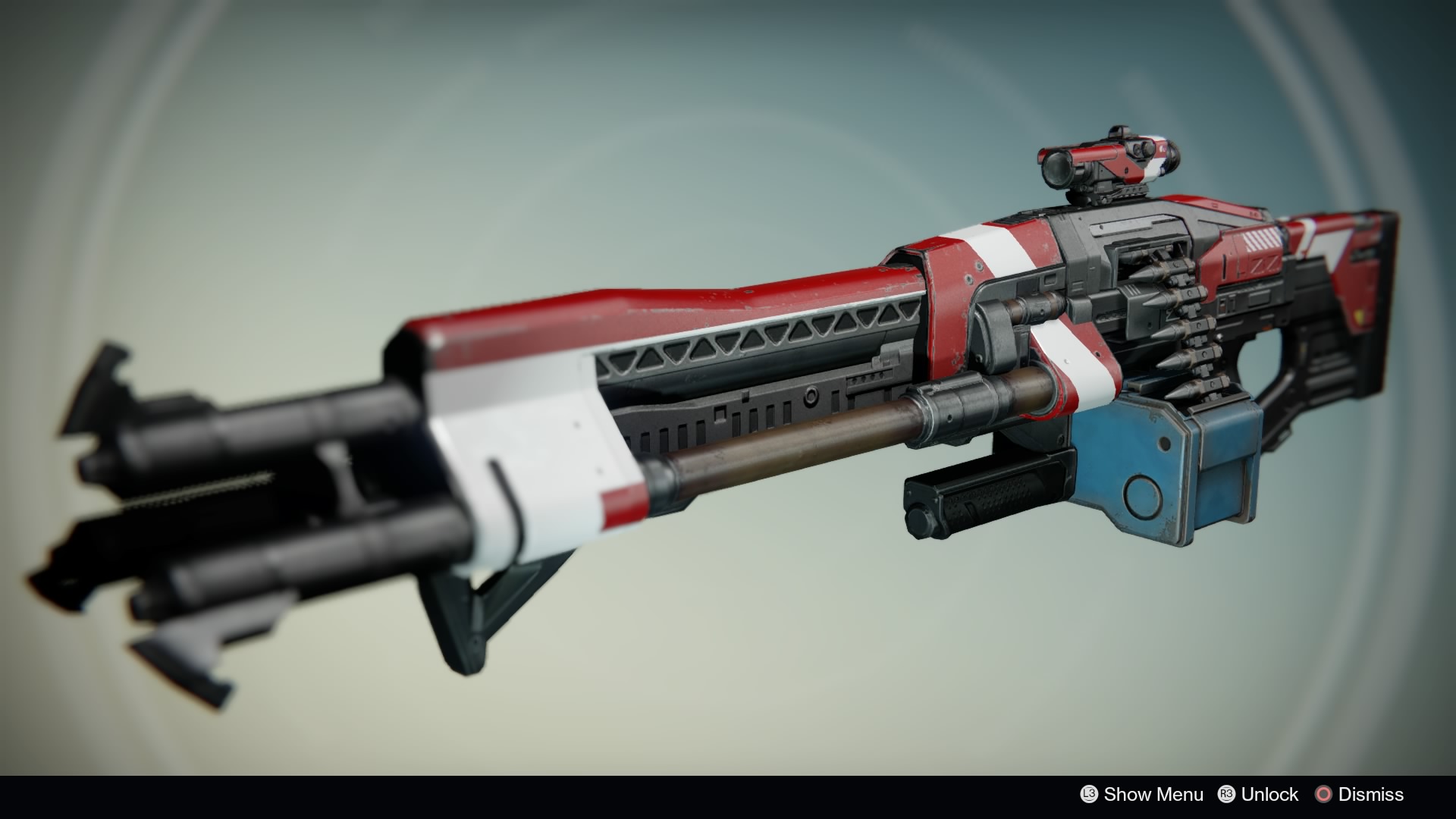Select the Show Menu prompt

point(1154,794)
